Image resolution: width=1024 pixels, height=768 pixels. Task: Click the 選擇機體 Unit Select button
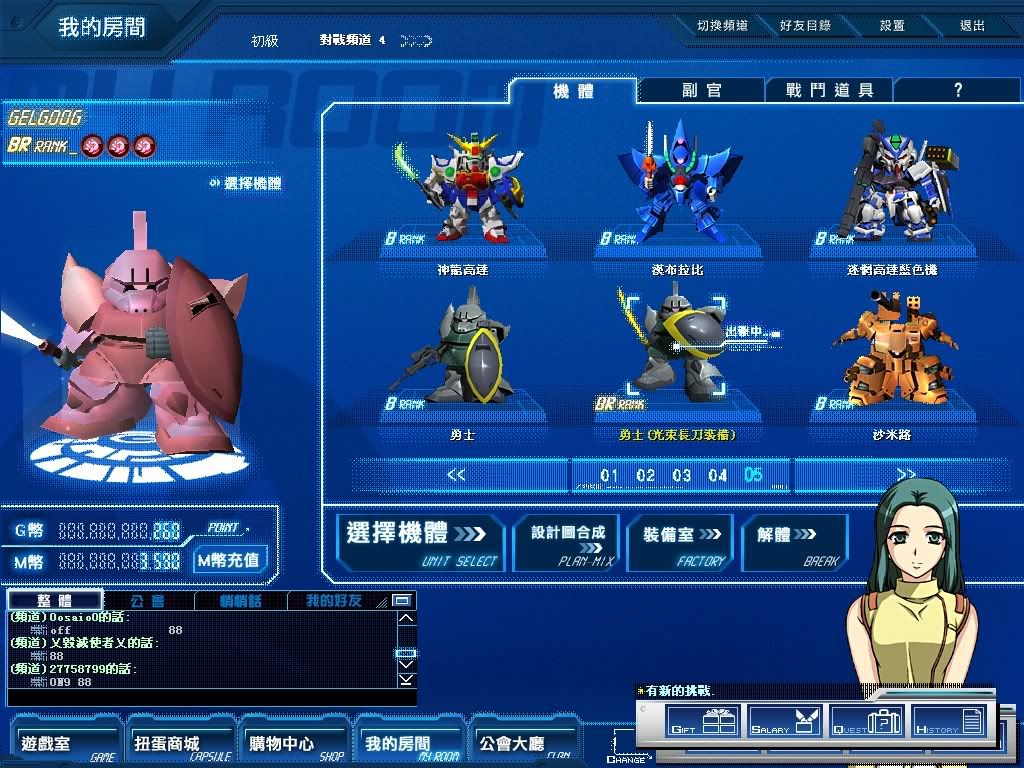pyautogui.click(x=421, y=543)
